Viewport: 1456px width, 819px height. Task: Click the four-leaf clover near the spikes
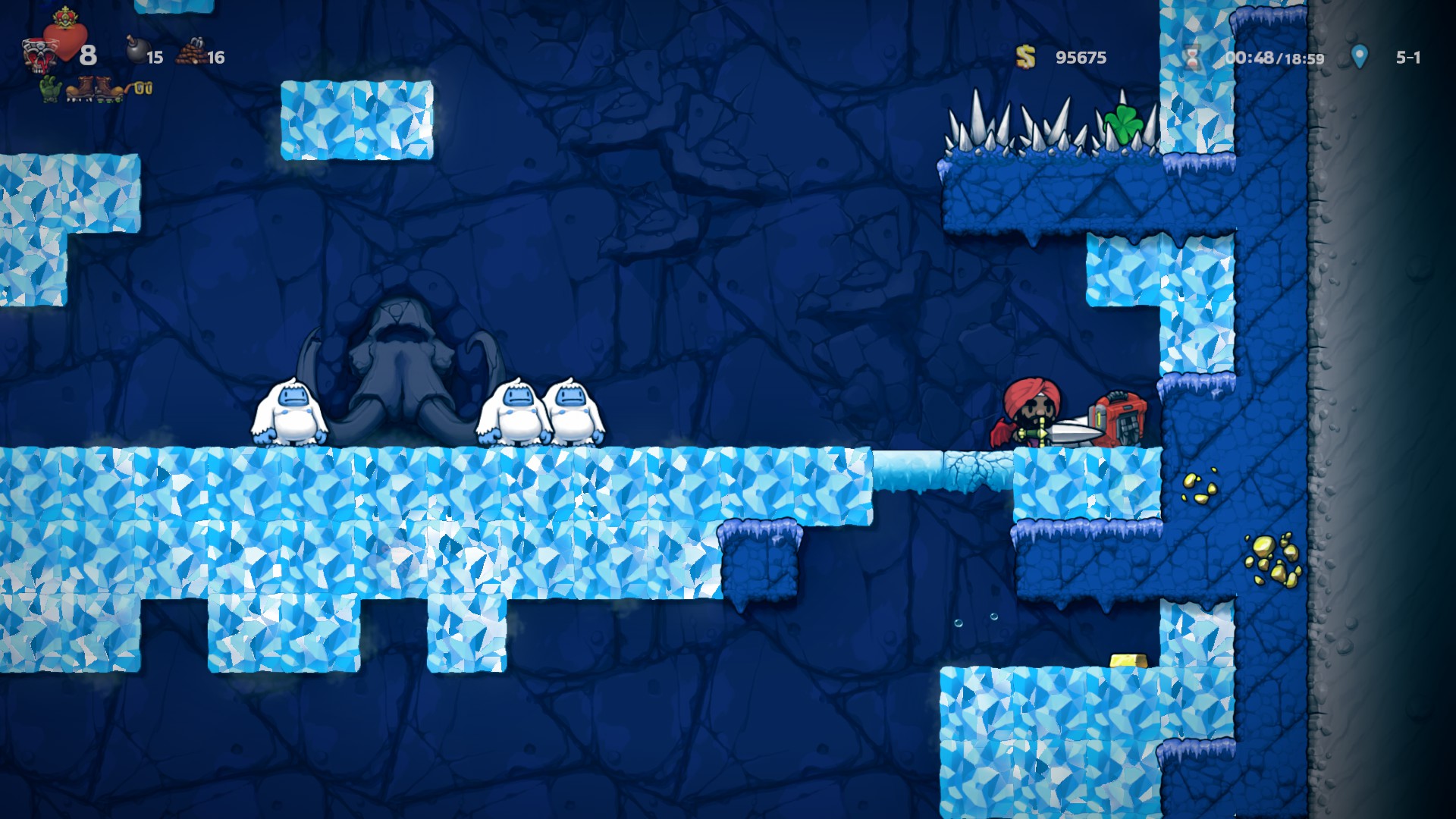pyautogui.click(x=1124, y=121)
